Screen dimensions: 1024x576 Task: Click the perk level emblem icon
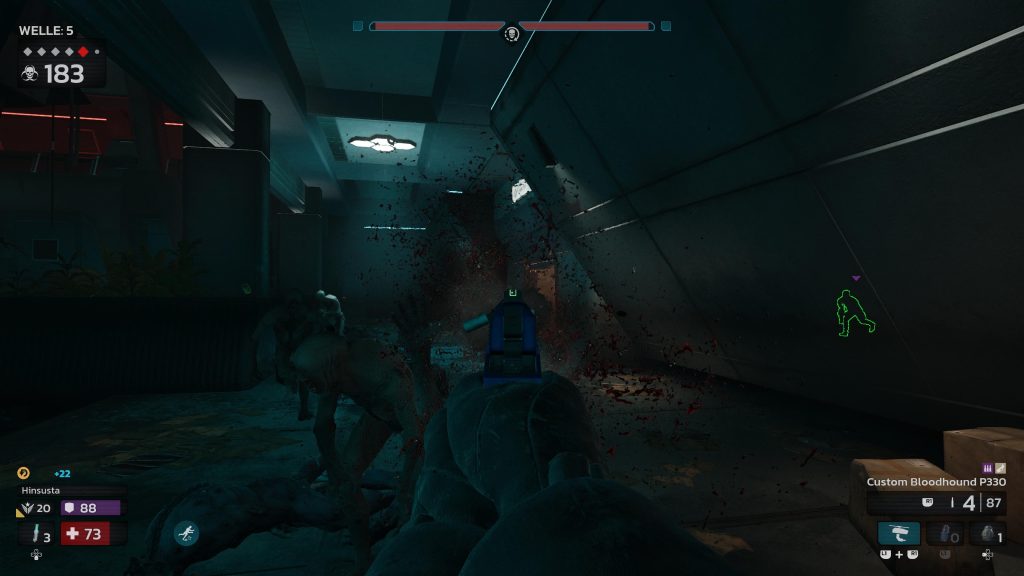[x=25, y=508]
